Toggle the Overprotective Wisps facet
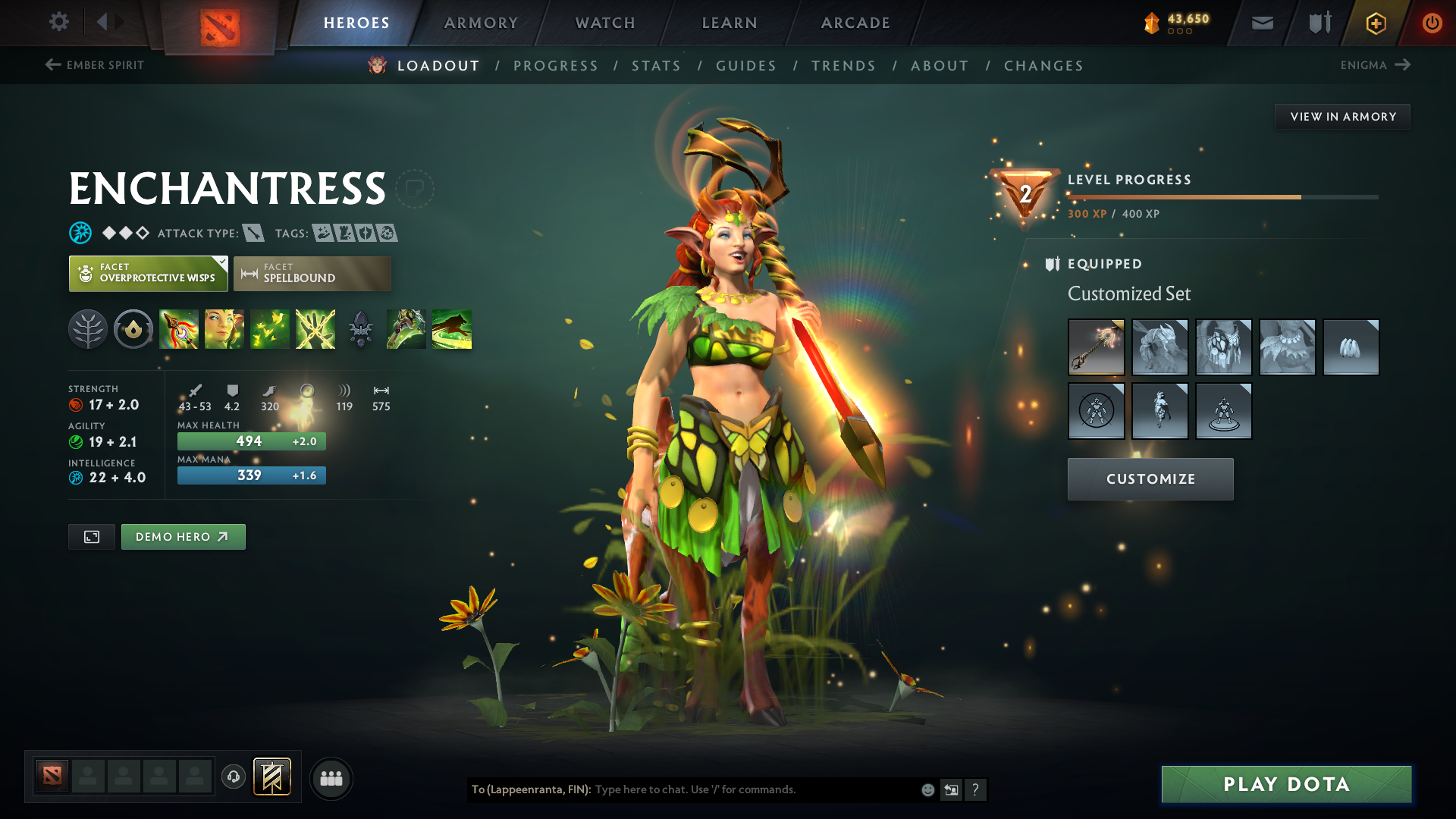Image resolution: width=1456 pixels, height=819 pixels. tap(148, 273)
